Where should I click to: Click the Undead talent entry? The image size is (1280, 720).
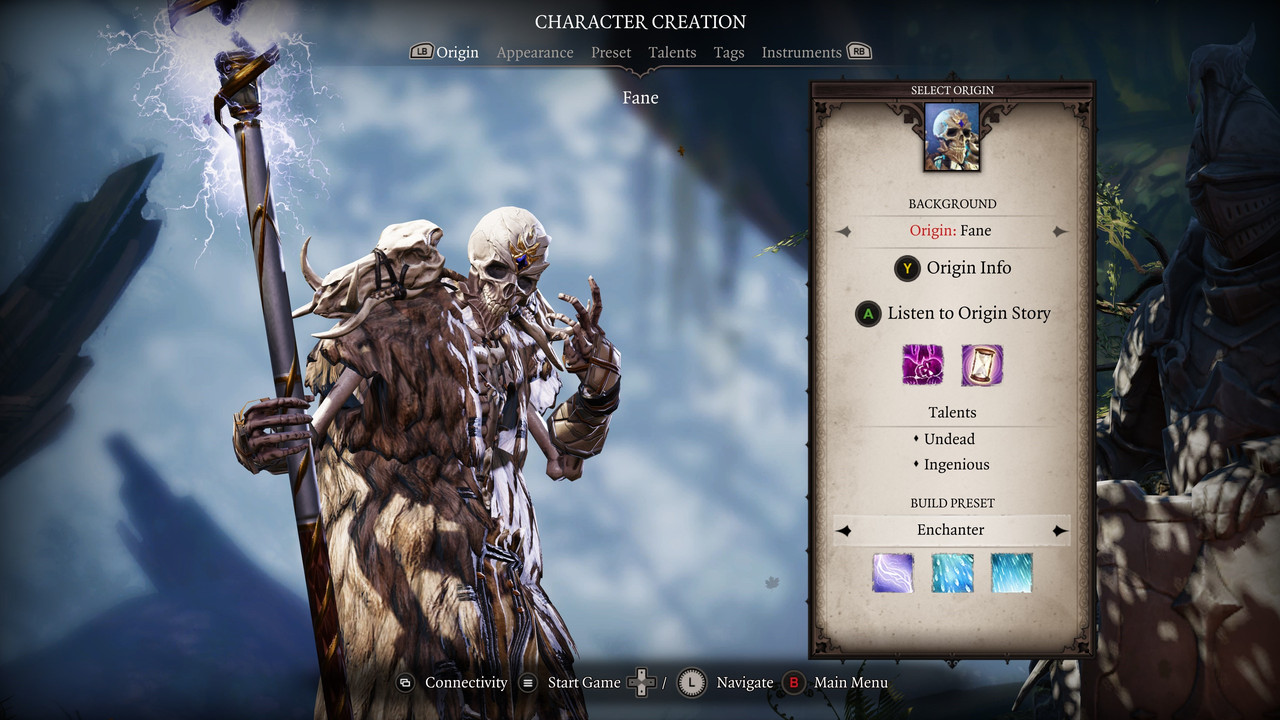[x=948, y=439]
